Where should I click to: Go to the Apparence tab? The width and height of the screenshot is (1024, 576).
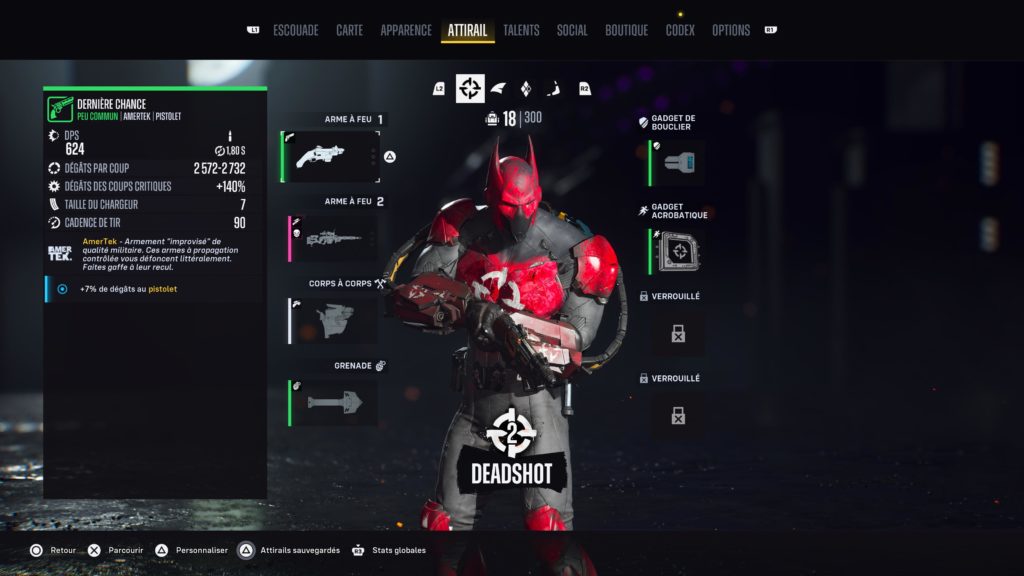(x=406, y=31)
